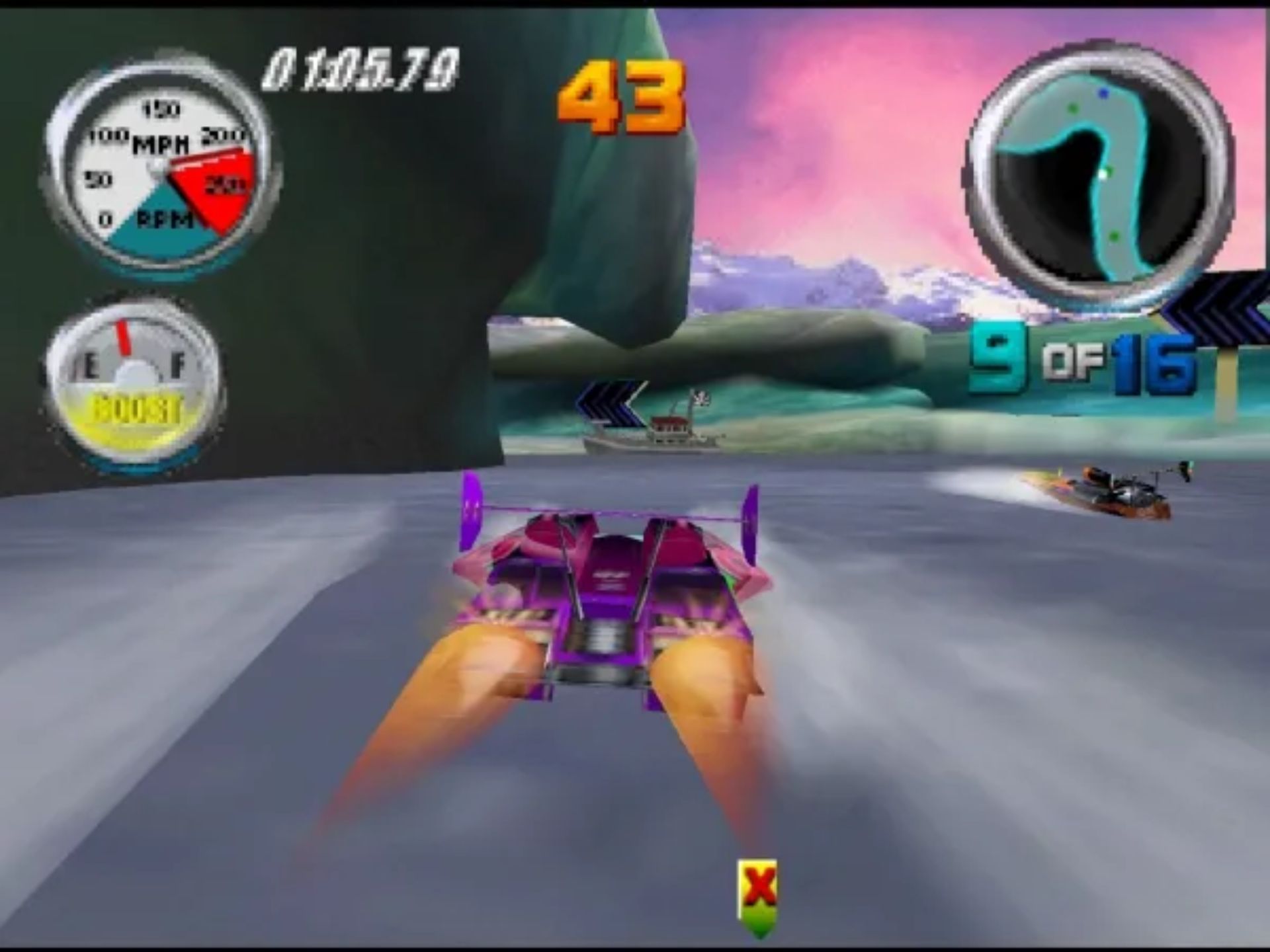
Task: Select the blue opponent dot on minimap
Action: 1104,93
